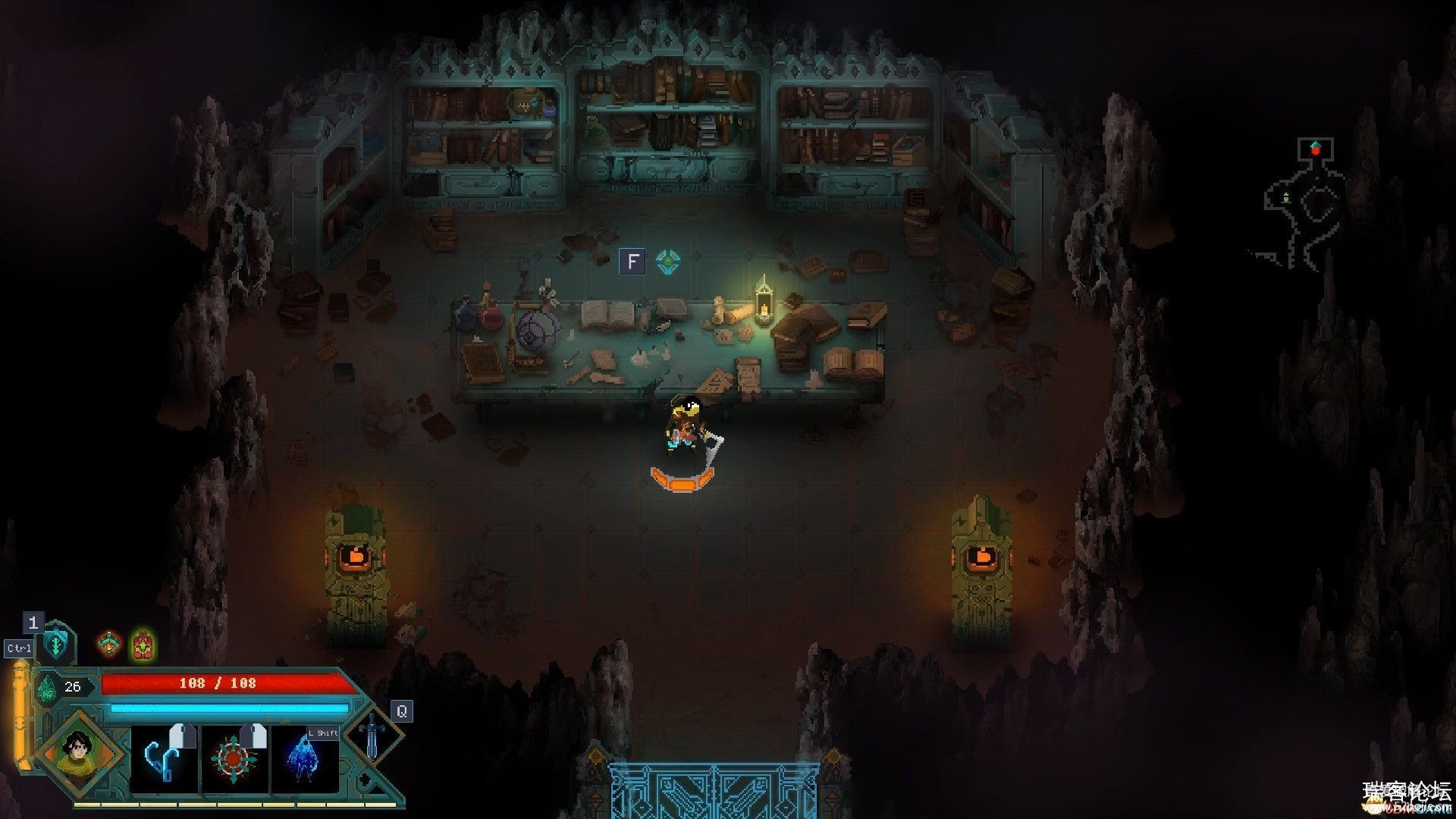Image resolution: width=1456 pixels, height=819 pixels.
Task: Trigger the blue spirit dash ability
Action: pos(304,760)
